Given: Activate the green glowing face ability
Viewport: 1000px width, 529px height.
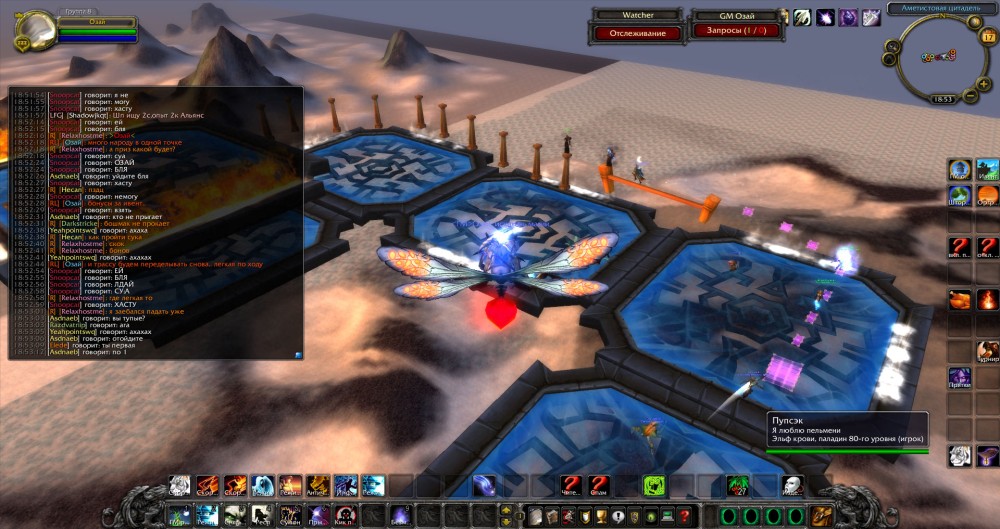Looking at the screenshot, I should coord(654,486).
